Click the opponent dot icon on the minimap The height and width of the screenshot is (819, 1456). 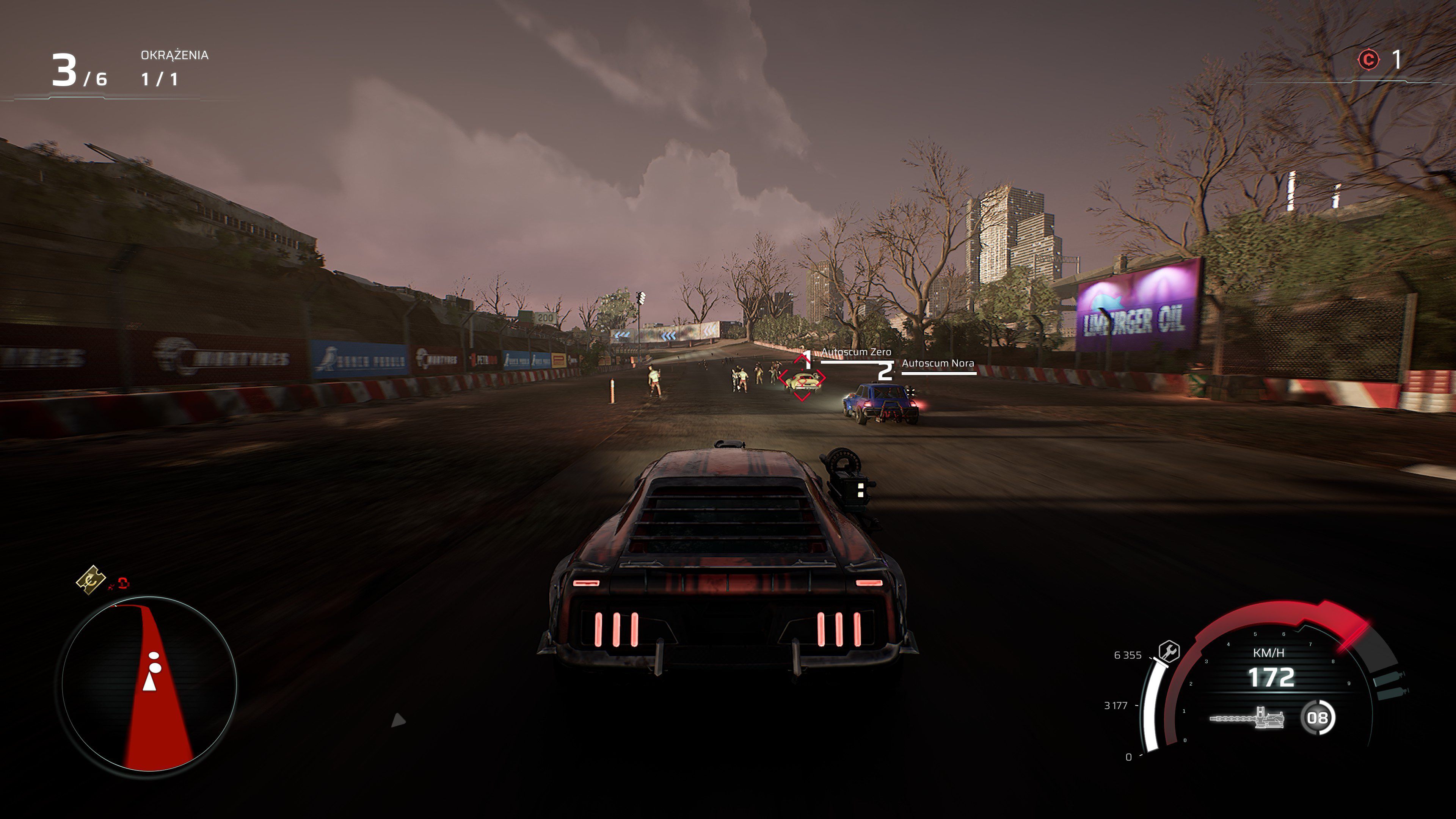click(154, 656)
